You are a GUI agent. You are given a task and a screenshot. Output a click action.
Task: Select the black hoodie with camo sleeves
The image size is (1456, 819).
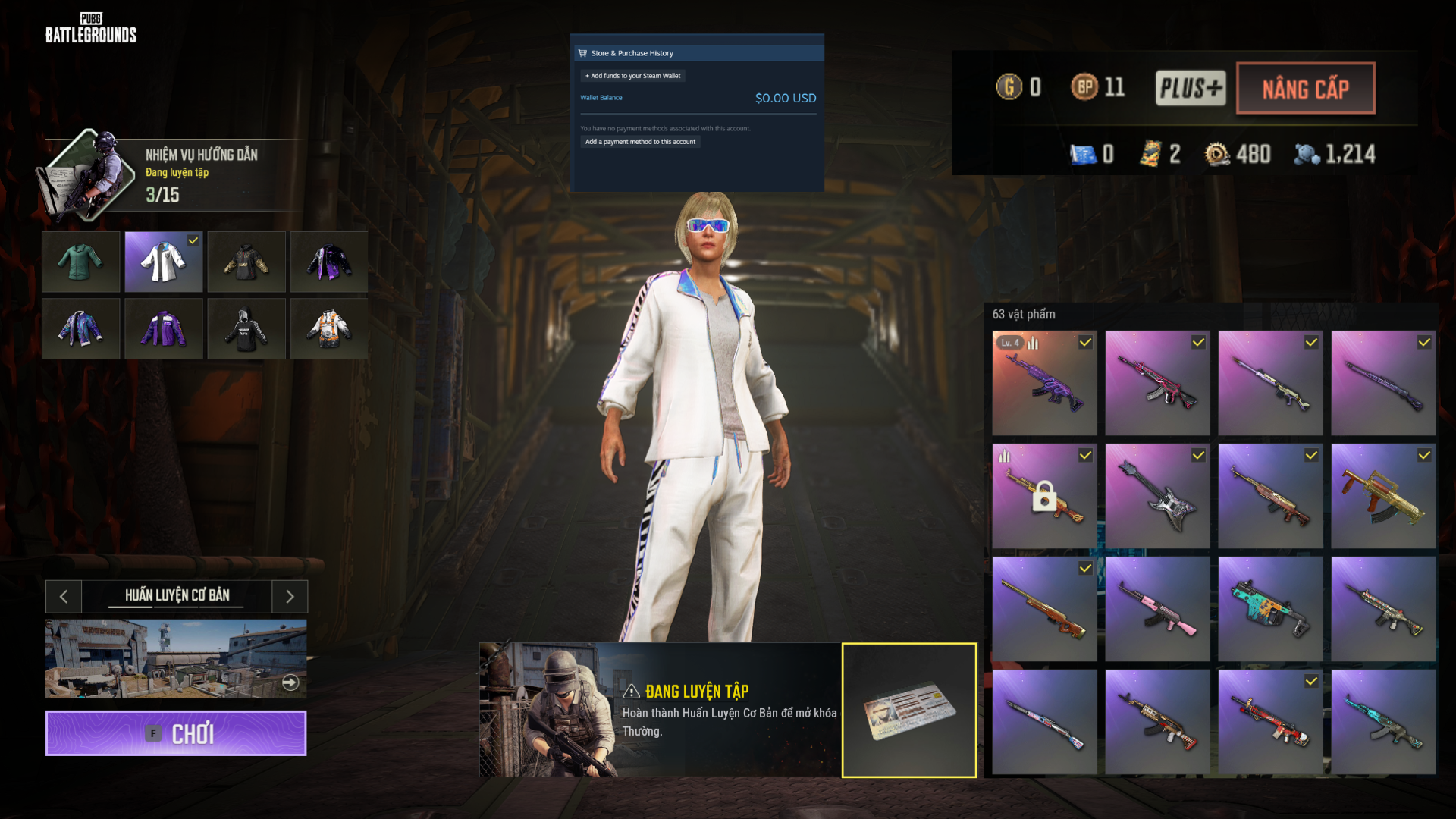point(246,262)
